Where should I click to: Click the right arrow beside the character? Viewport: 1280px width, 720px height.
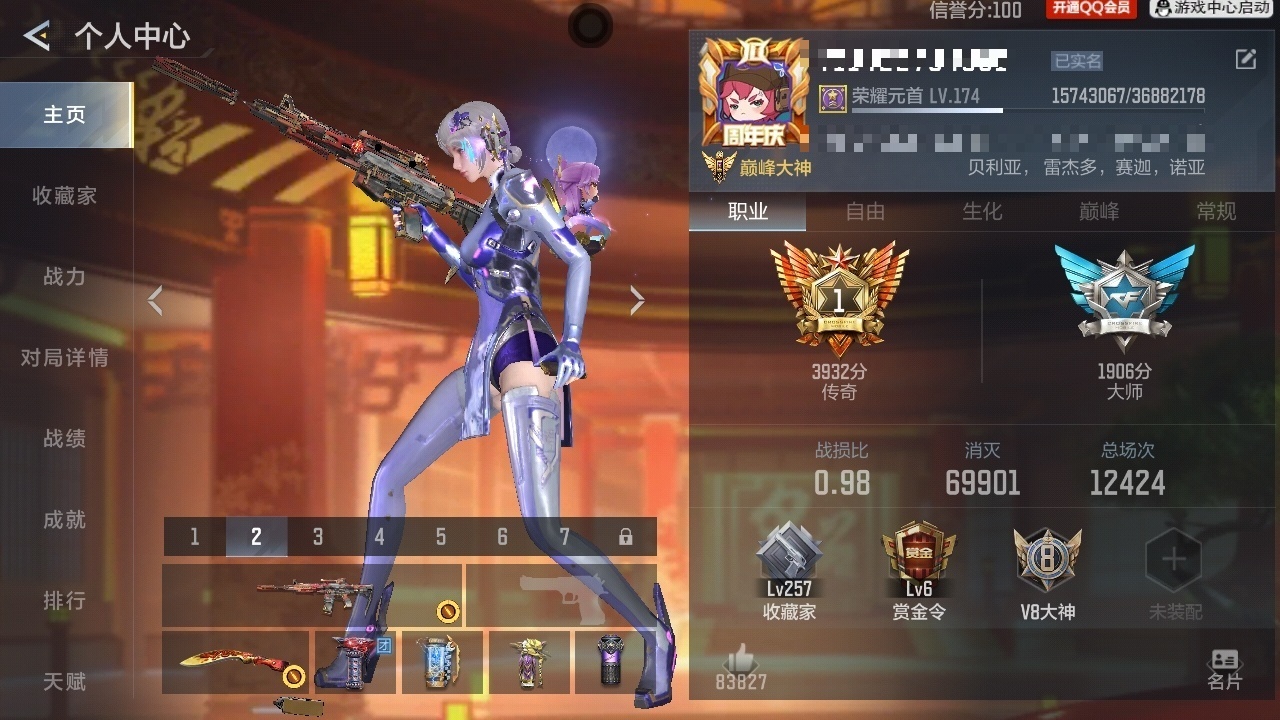coord(637,301)
